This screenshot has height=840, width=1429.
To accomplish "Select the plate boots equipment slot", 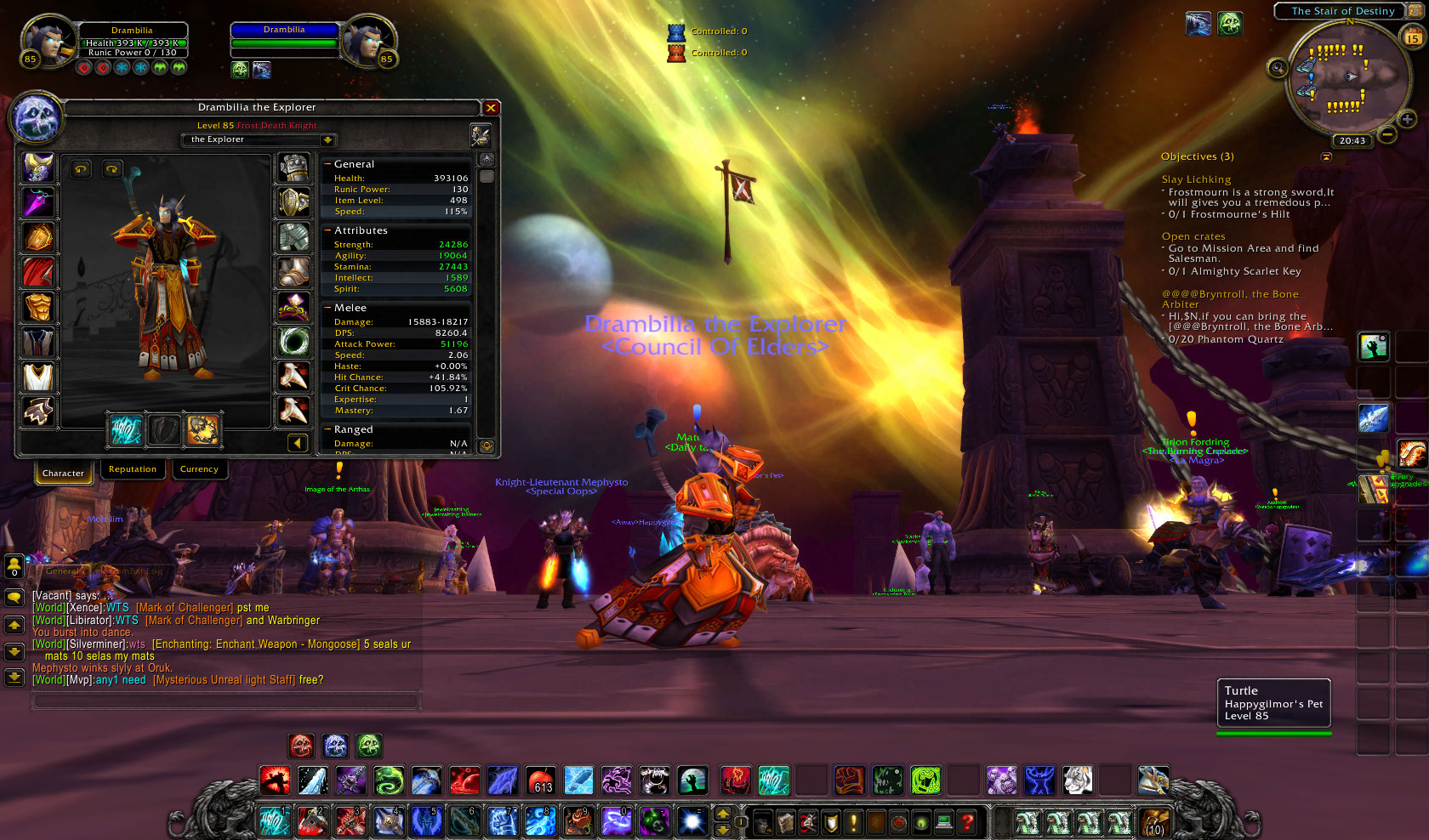I will 294,273.
